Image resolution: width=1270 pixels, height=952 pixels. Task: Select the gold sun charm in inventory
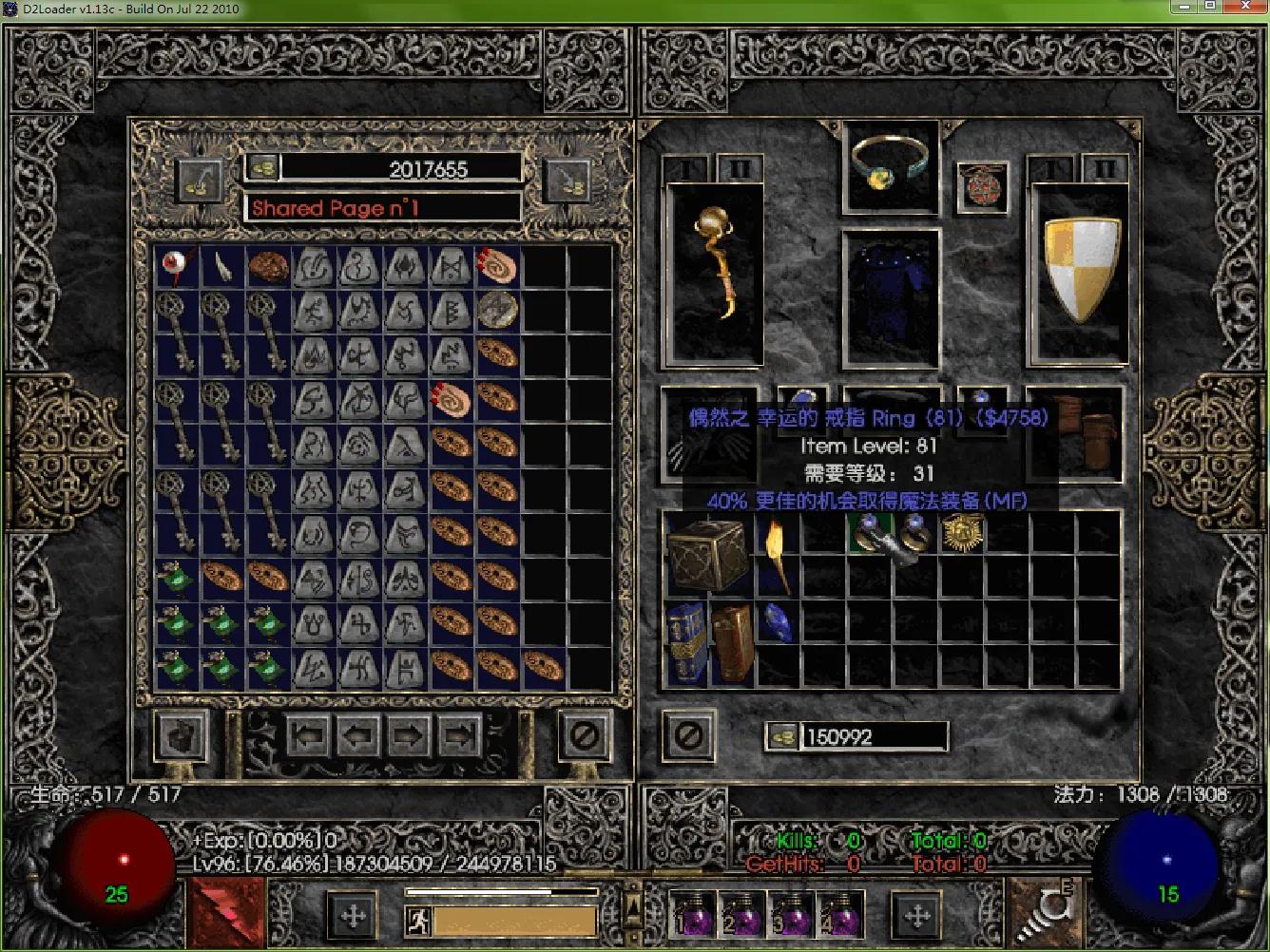(962, 534)
